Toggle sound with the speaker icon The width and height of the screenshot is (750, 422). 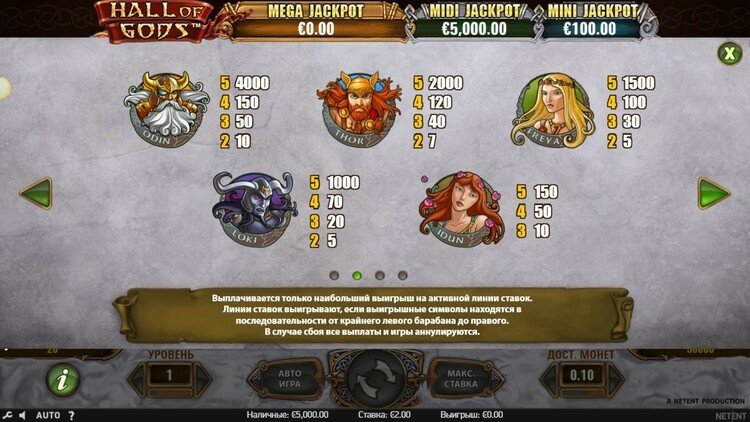23,414
